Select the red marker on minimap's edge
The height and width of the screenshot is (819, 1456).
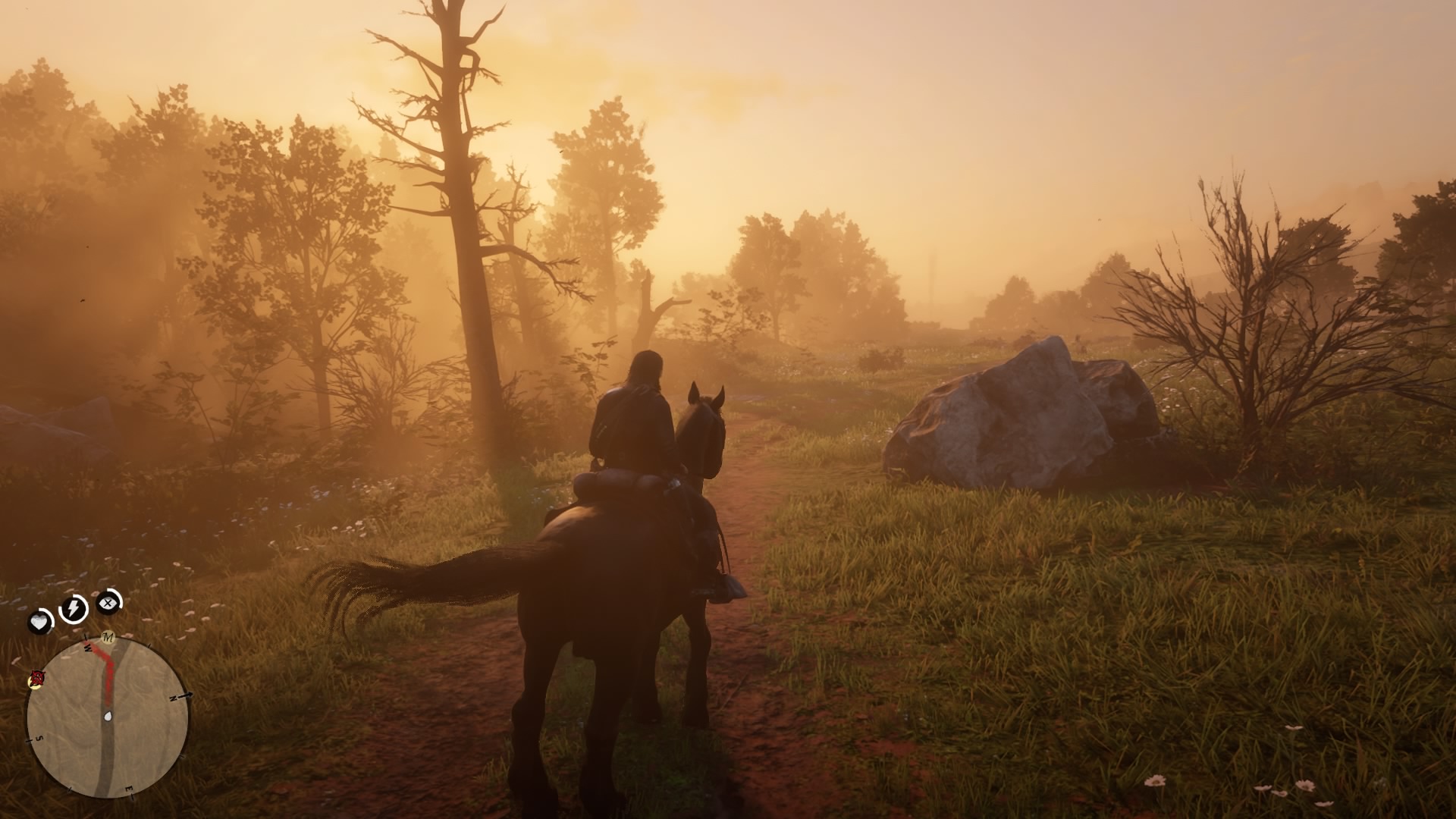(36, 678)
